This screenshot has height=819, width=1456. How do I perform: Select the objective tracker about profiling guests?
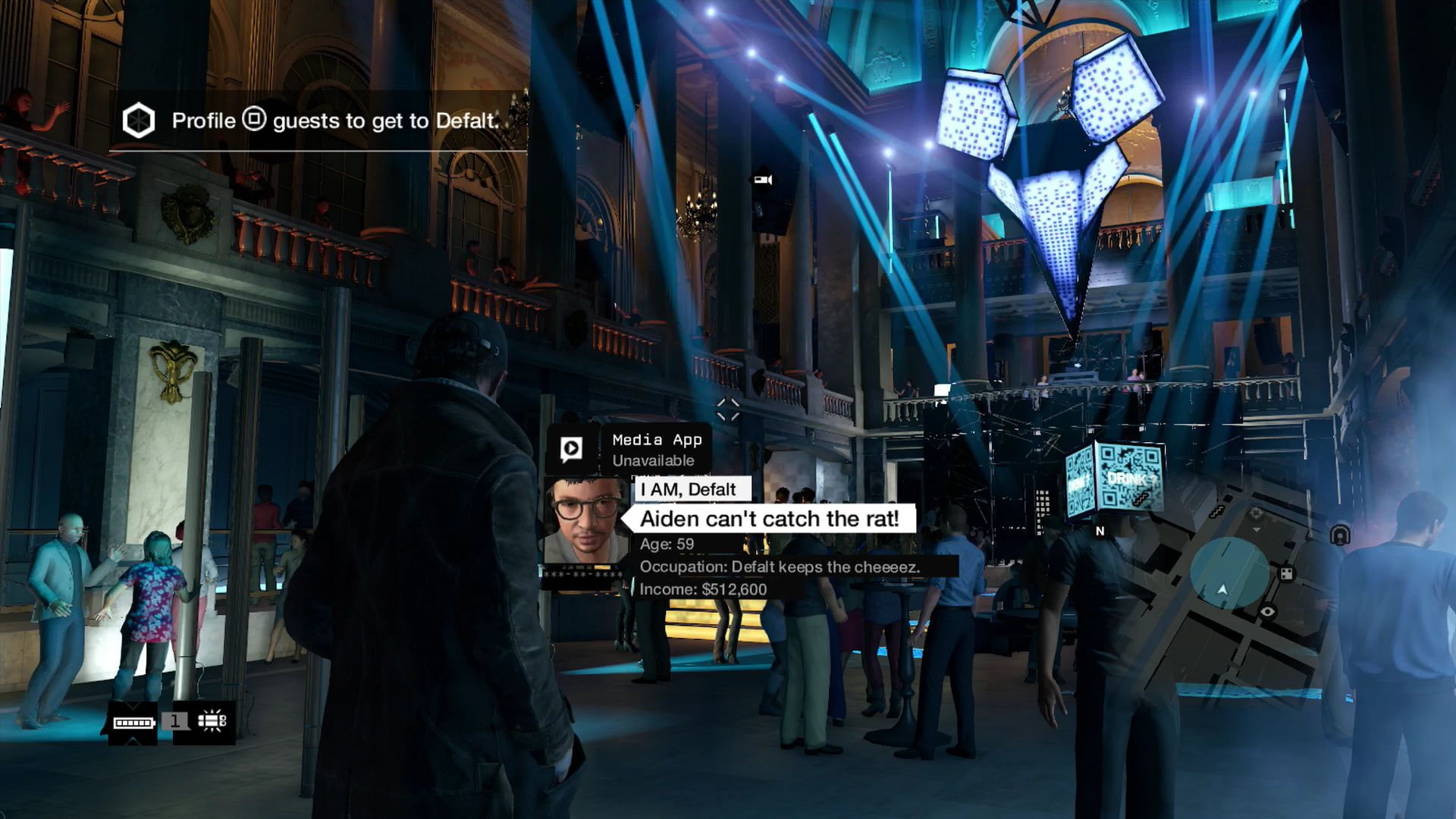coord(318,121)
